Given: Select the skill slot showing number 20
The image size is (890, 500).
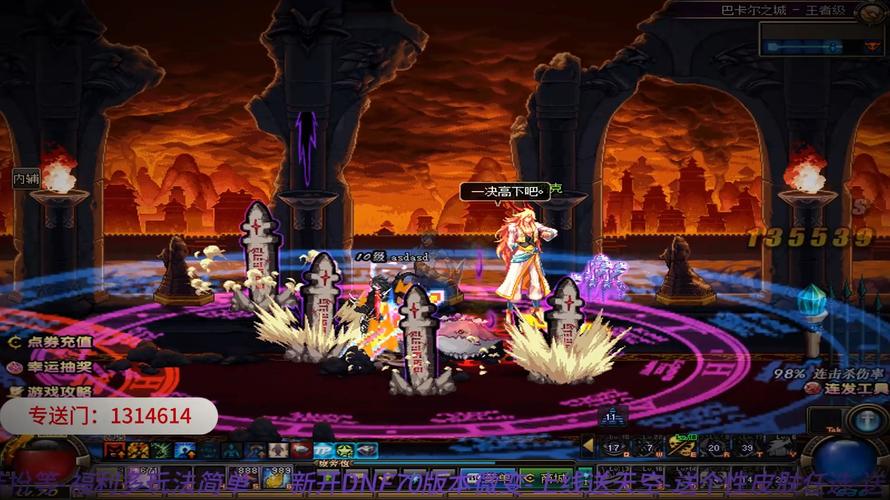Looking at the screenshot, I should [x=711, y=447].
